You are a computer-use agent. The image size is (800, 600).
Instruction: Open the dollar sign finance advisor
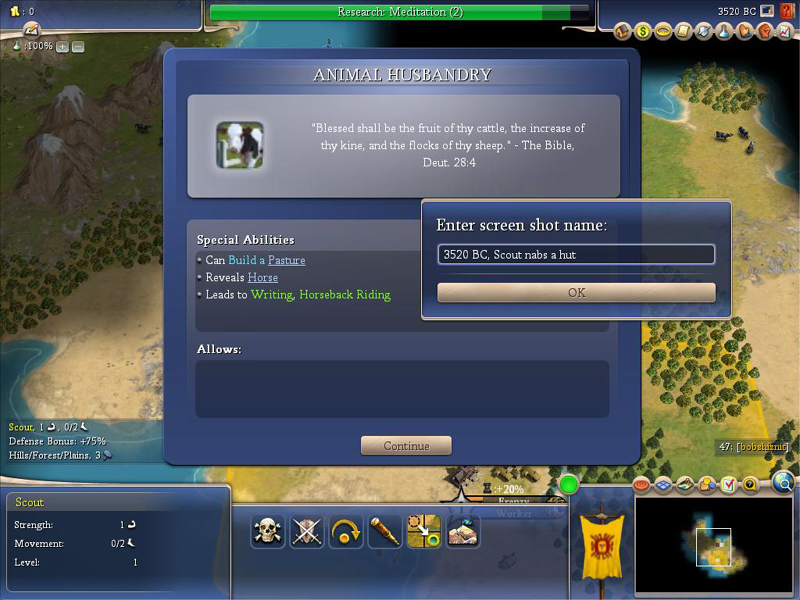click(643, 31)
